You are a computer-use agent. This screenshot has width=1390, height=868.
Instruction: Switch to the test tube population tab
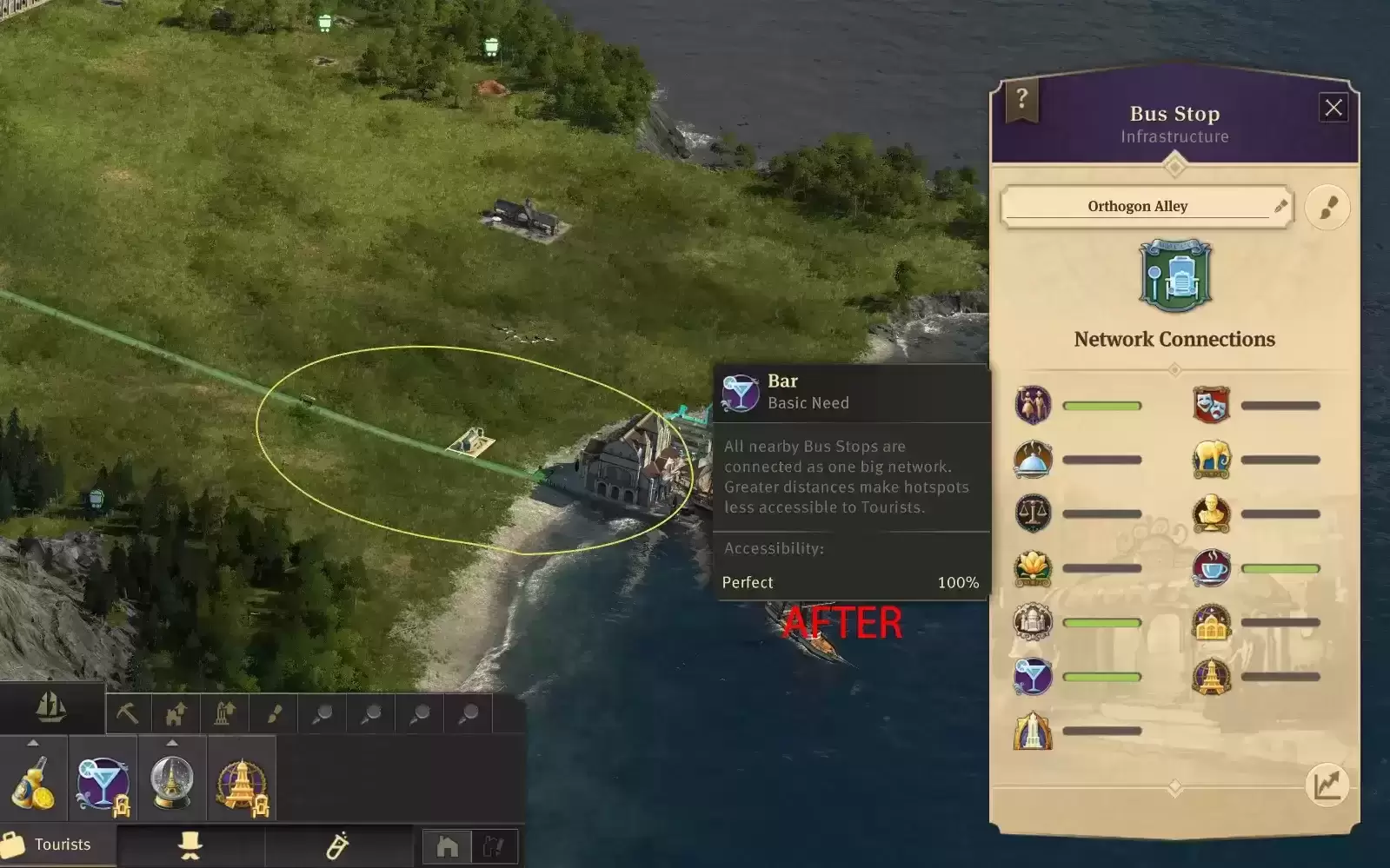(x=337, y=845)
